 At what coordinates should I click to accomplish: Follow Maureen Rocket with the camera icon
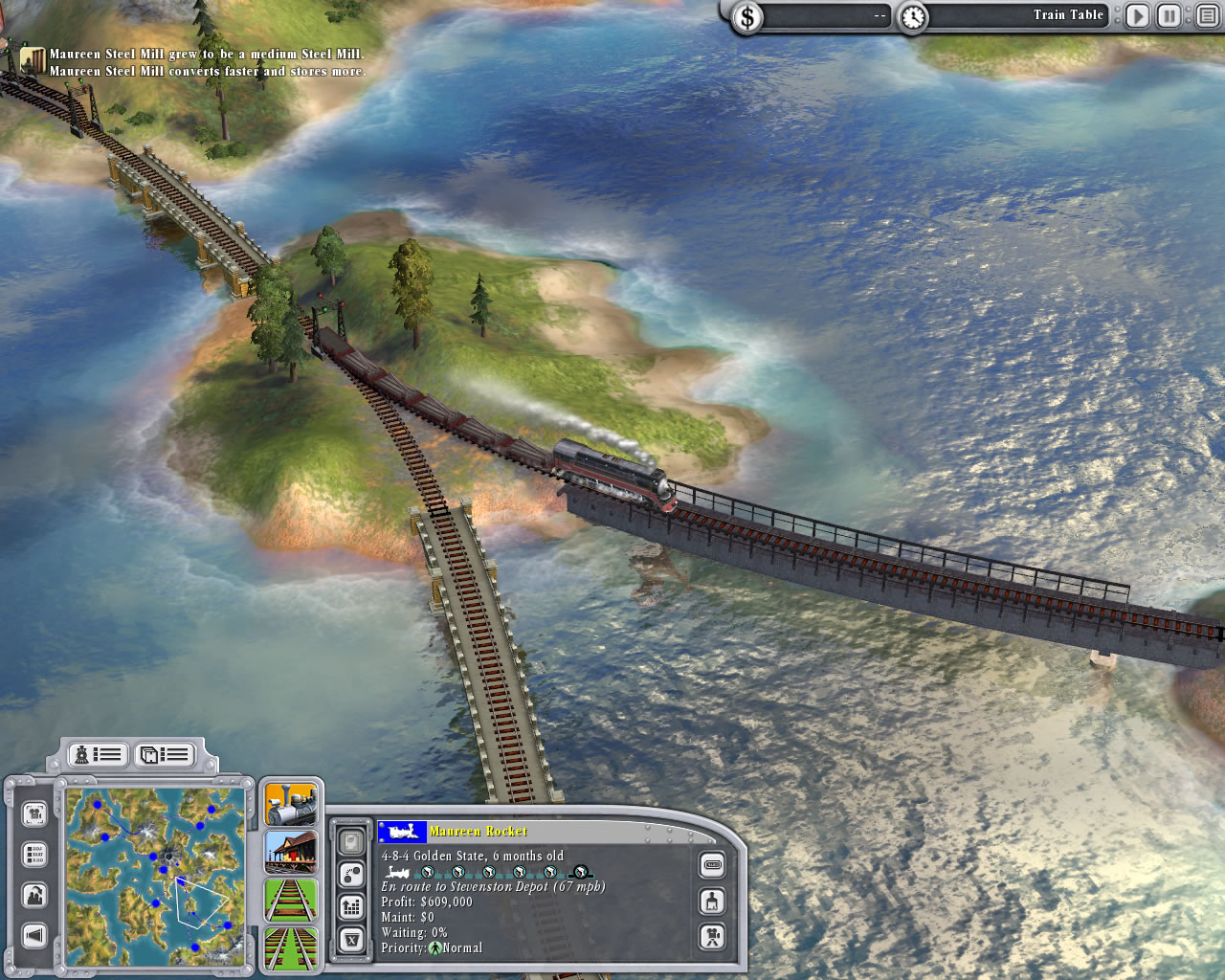pyautogui.click(x=712, y=937)
